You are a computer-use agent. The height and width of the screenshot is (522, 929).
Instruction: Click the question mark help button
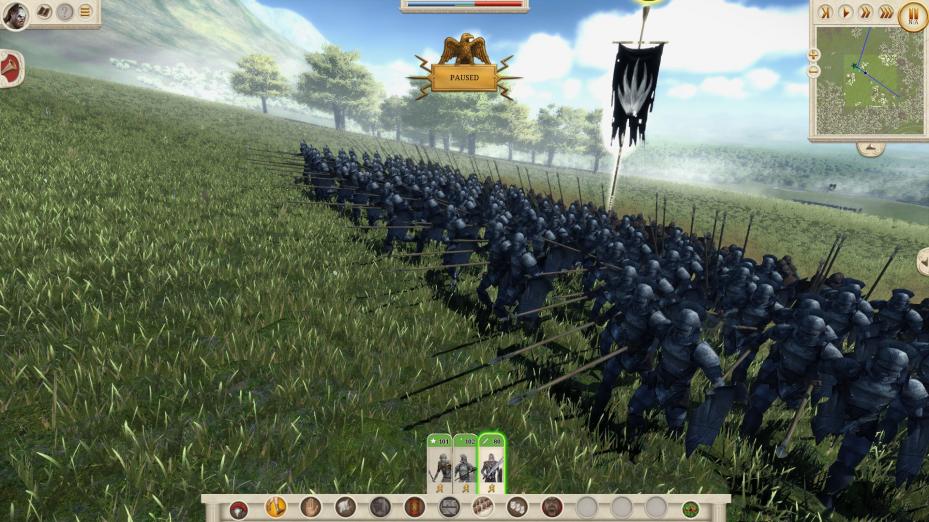coord(65,12)
